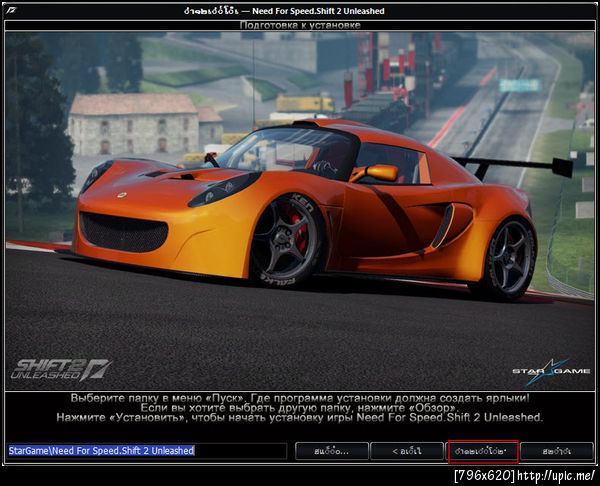
Task: Start installation with the red-outlined button
Action: click(x=482, y=451)
